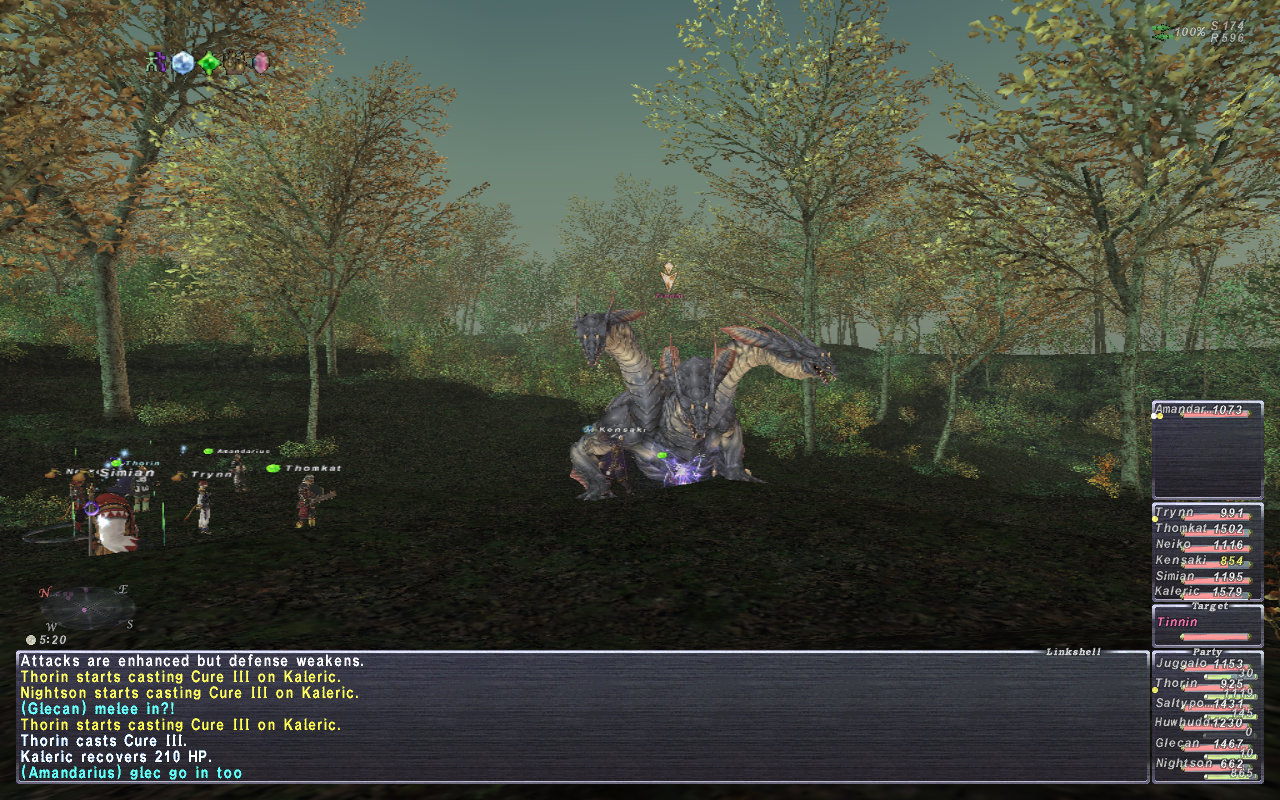Image resolution: width=1280 pixels, height=800 pixels.
Task: Pick Huwbudd from the party list
Action: (x=1207, y=724)
